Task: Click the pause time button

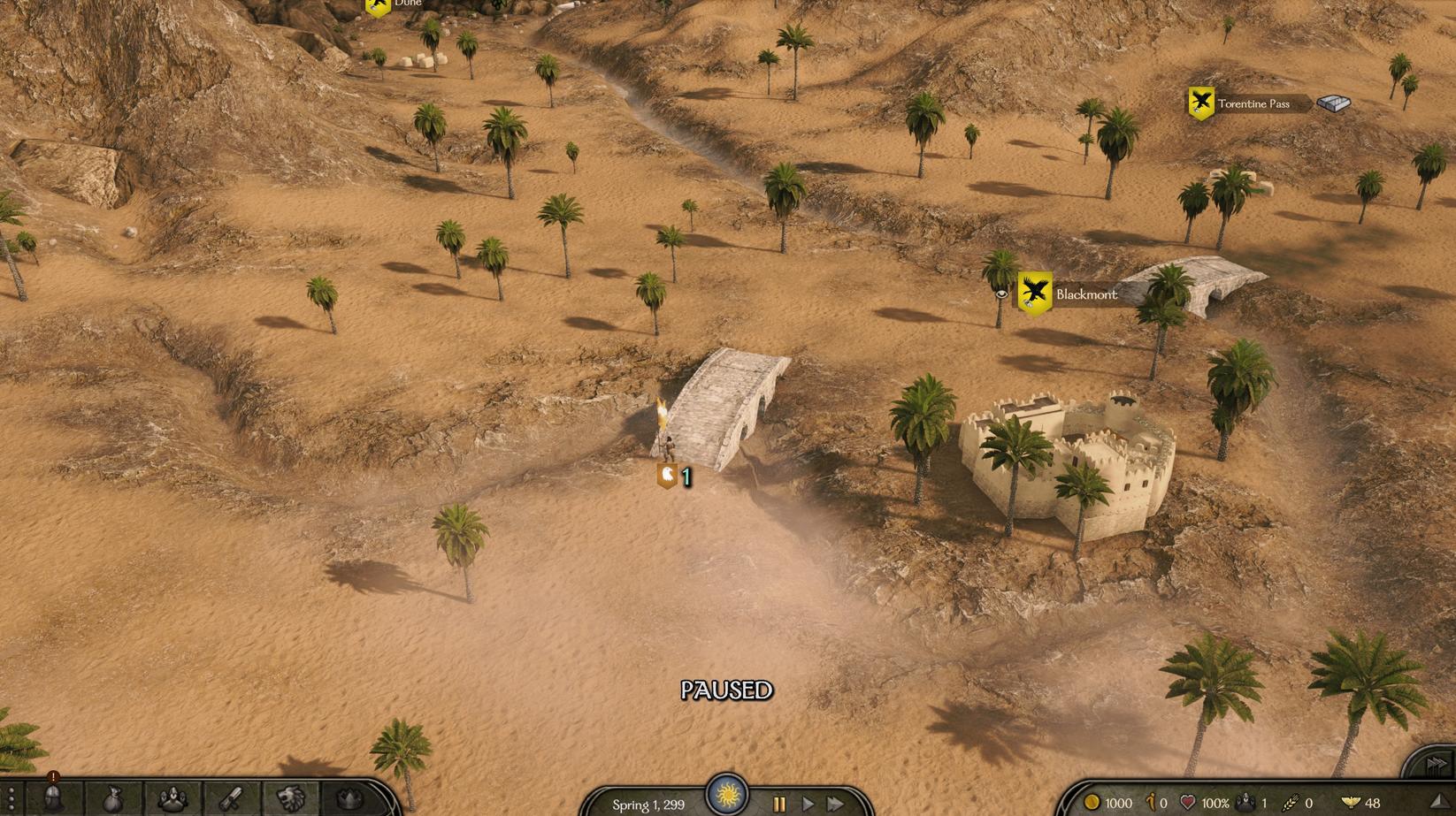Action: click(779, 804)
